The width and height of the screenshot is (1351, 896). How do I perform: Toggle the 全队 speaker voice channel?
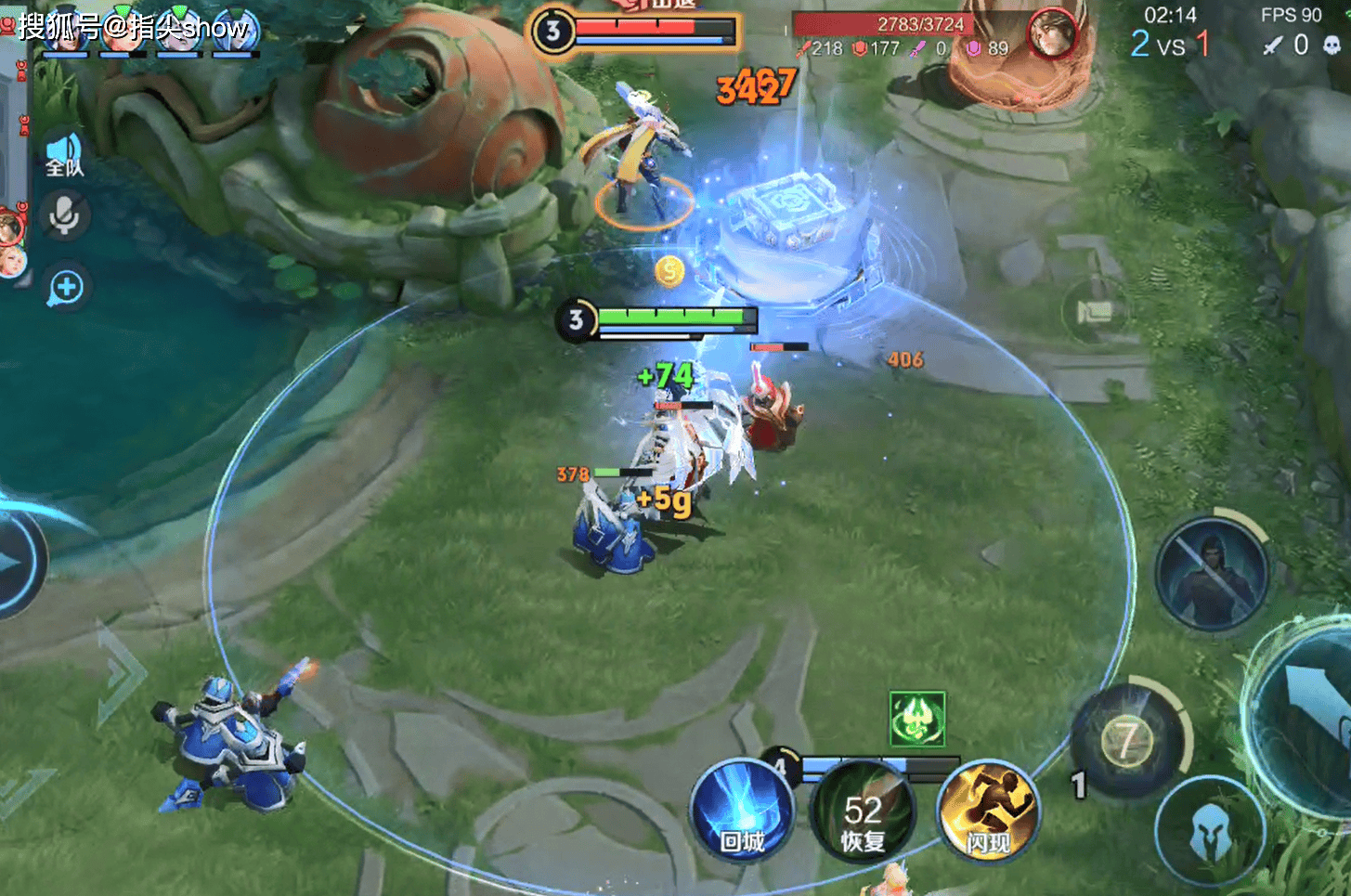pos(64,155)
